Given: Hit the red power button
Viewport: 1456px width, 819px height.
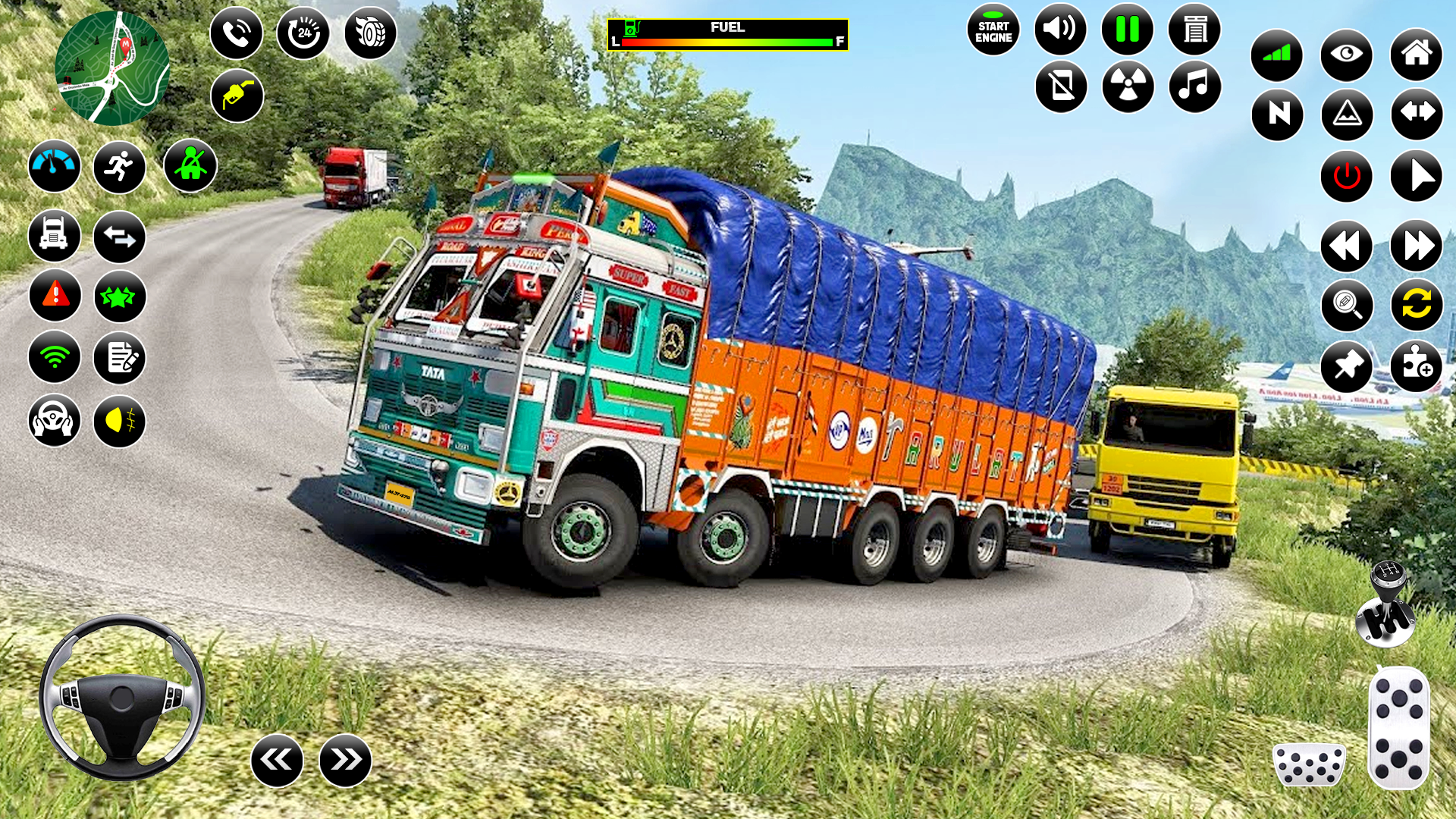Looking at the screenshot, I should (x=1346, y=176).
